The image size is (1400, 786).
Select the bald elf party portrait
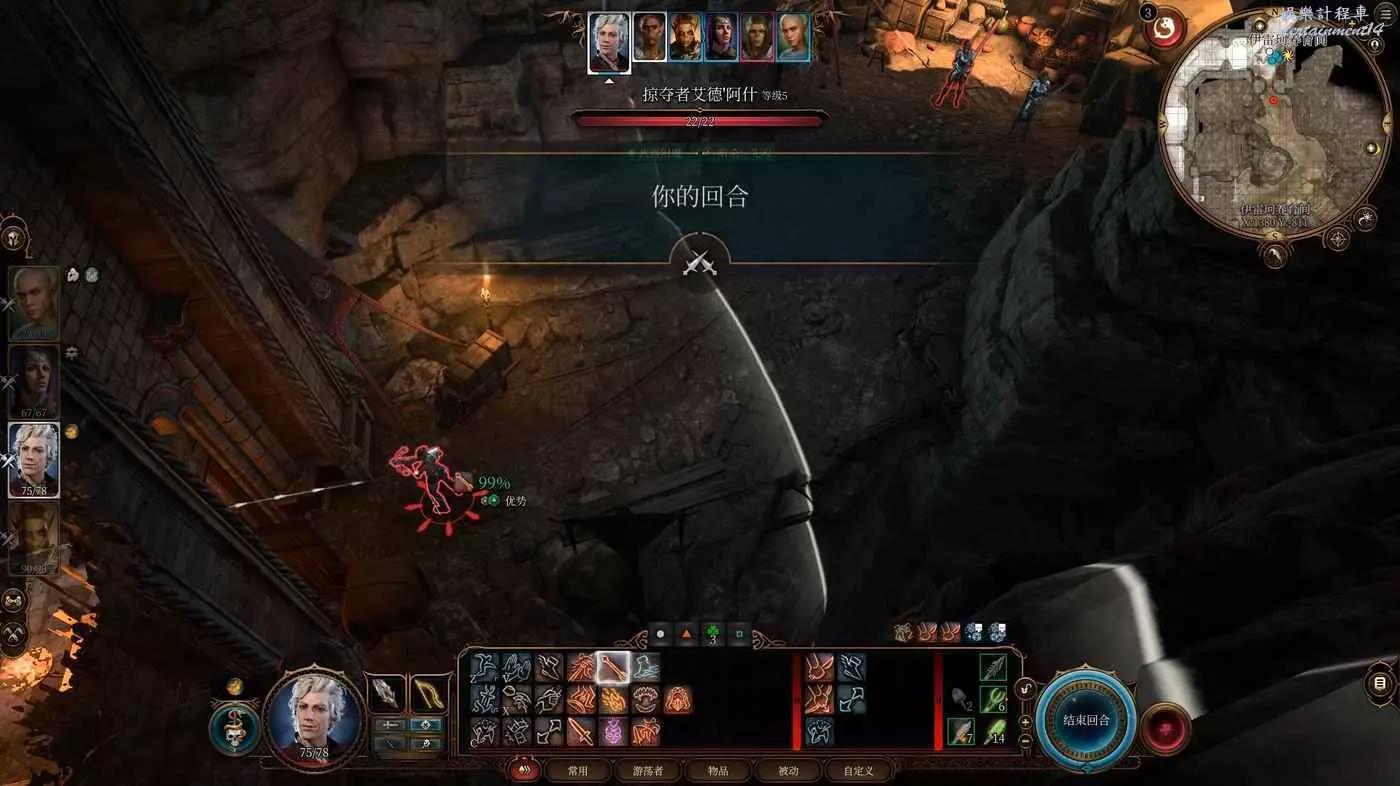(x=34, y=302)
